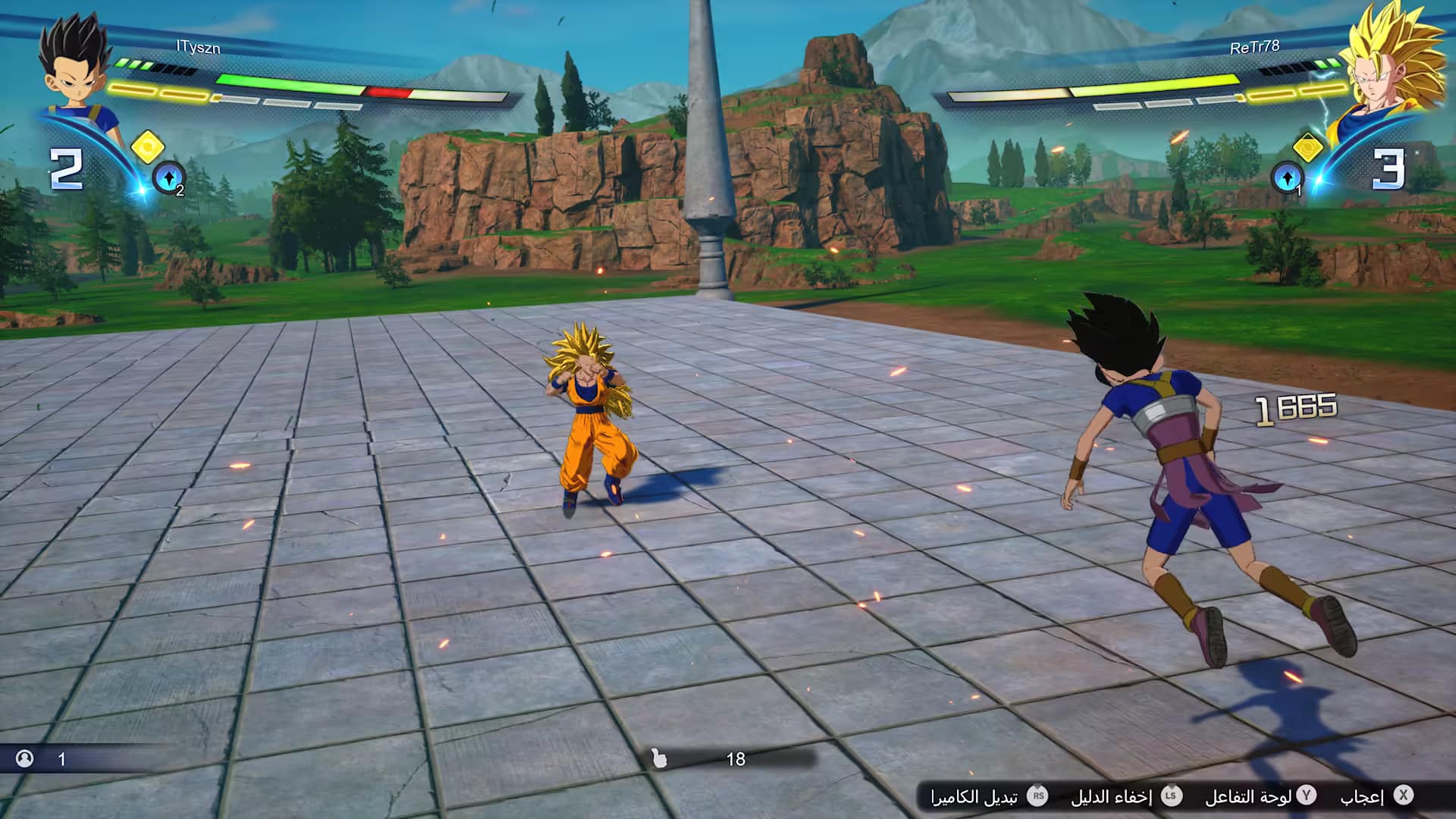Click the X button glyph in the hint bar
Image resolution: width=1456 pixels, height=819 pixels.
pos(1404,796)
